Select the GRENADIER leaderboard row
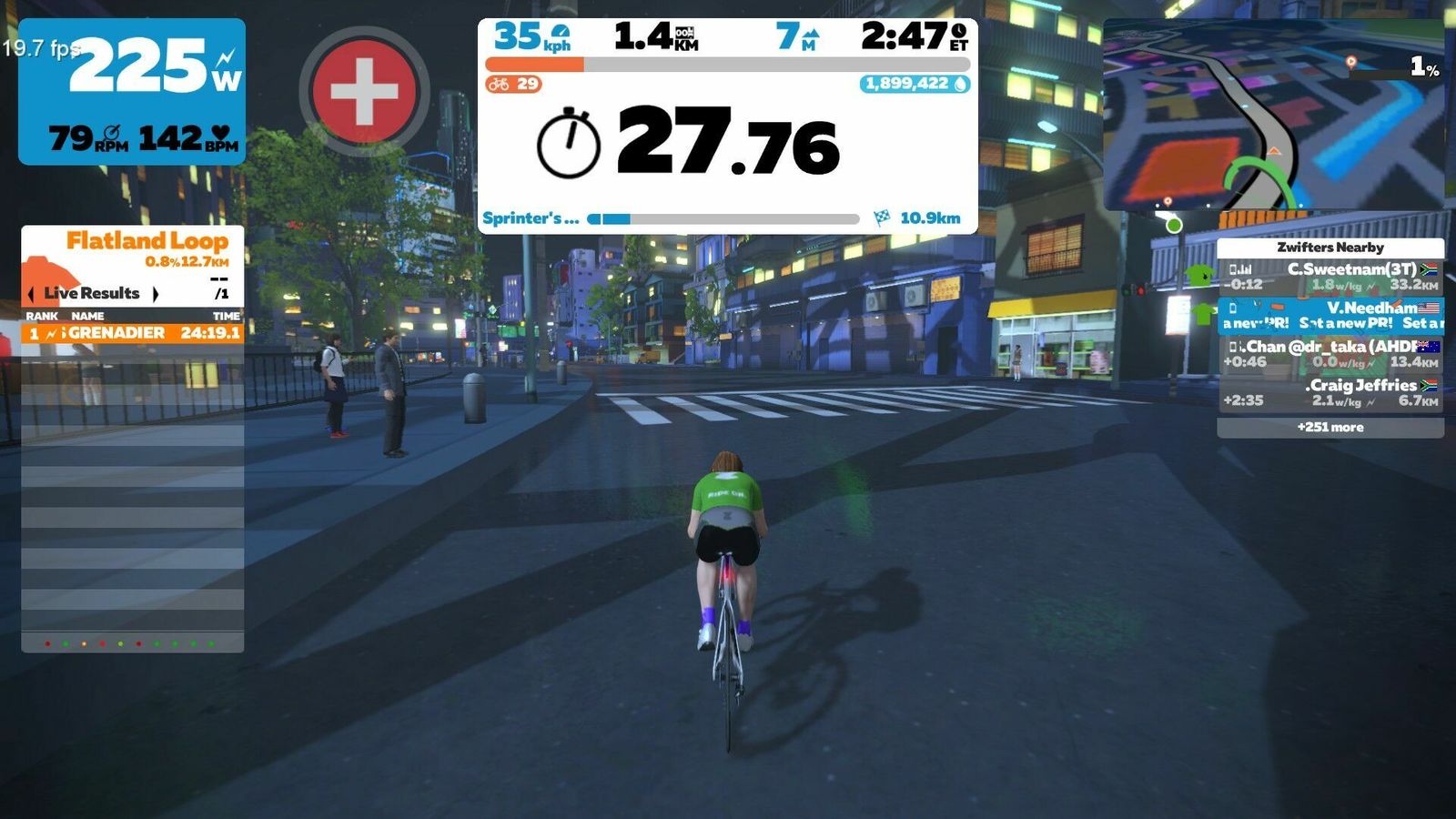 pos(133,333)
